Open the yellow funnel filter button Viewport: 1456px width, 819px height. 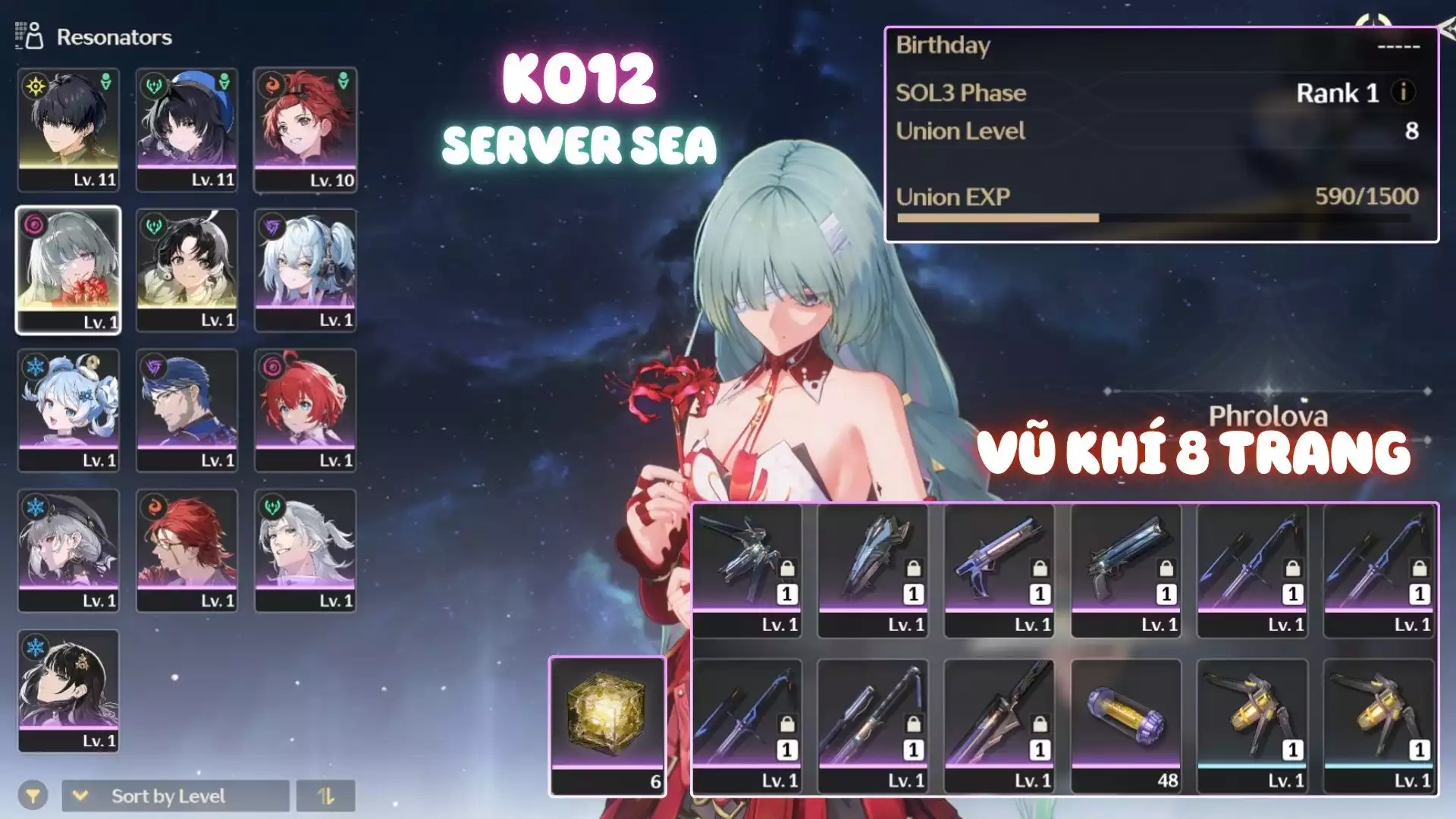click(x=33, y=795)
